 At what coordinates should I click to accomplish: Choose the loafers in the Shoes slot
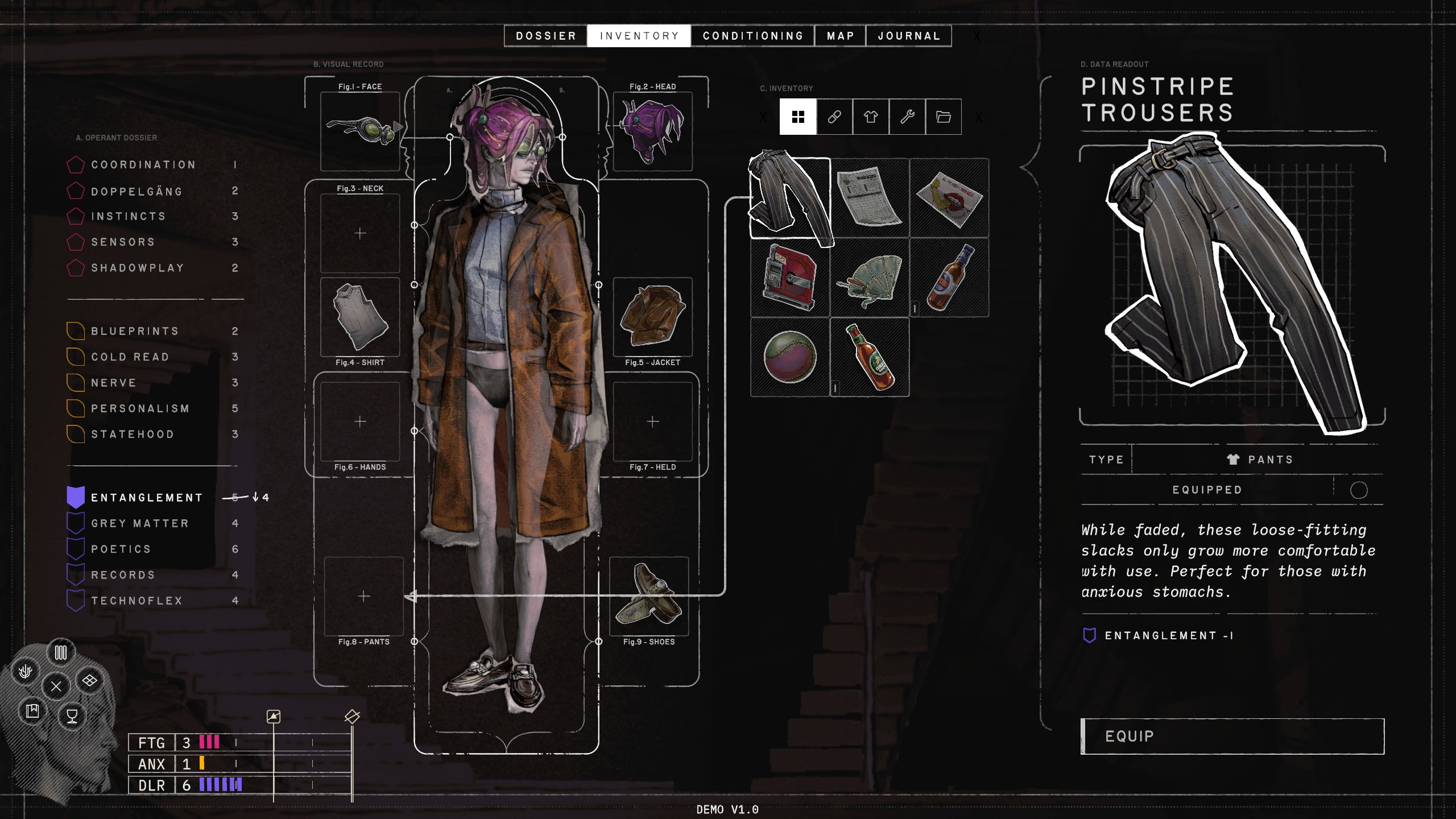click(649, 595)
